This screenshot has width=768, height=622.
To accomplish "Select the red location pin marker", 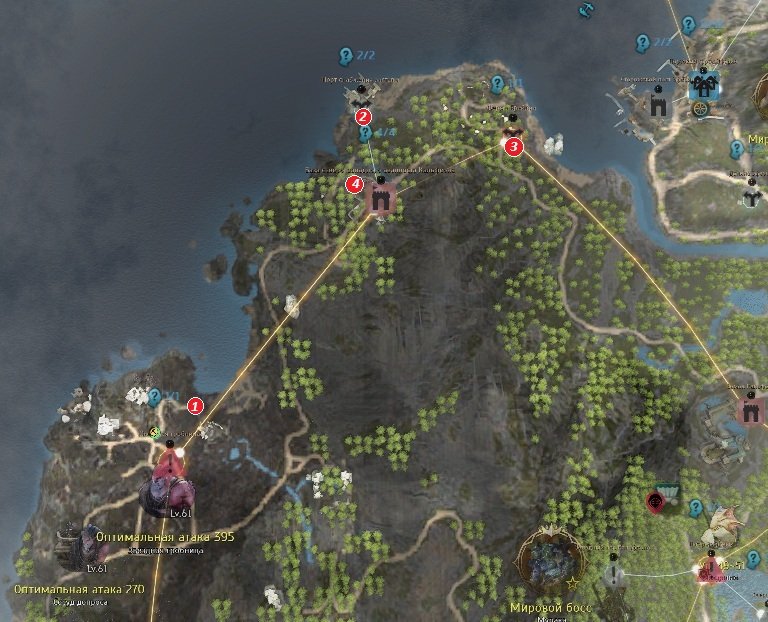I will point(656,502).
